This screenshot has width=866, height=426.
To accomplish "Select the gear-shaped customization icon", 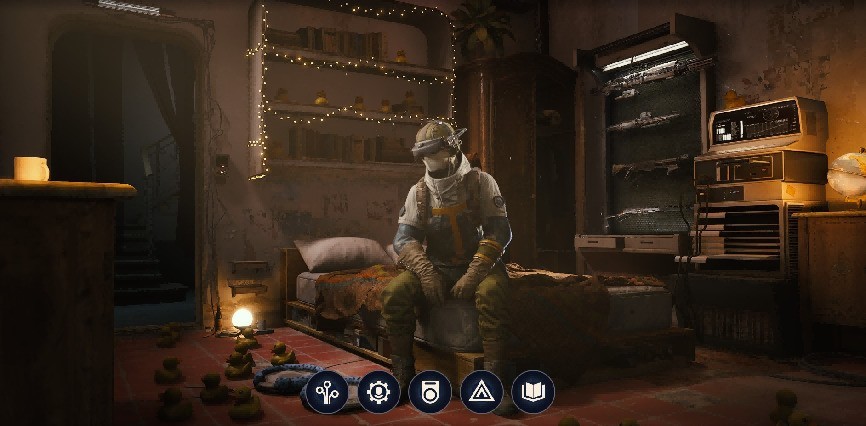I will (378, 391).
